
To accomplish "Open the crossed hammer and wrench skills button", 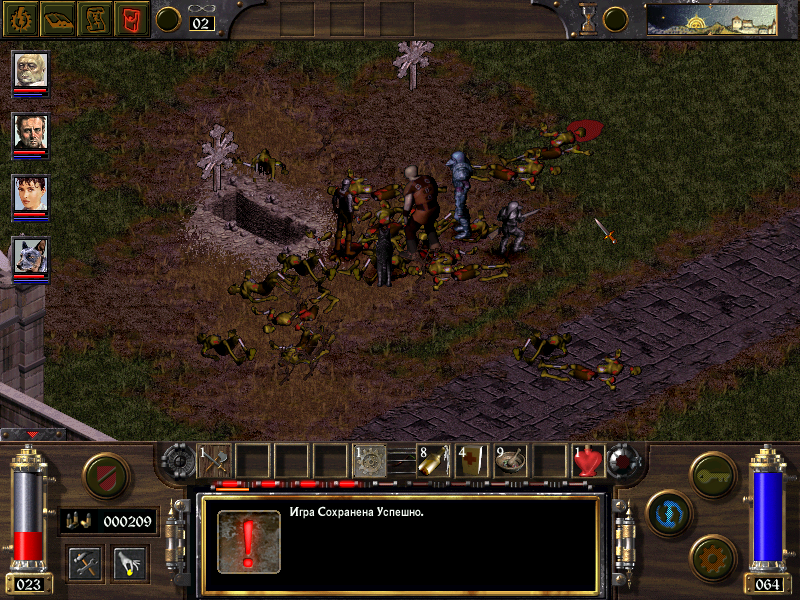I will point(85,562).
